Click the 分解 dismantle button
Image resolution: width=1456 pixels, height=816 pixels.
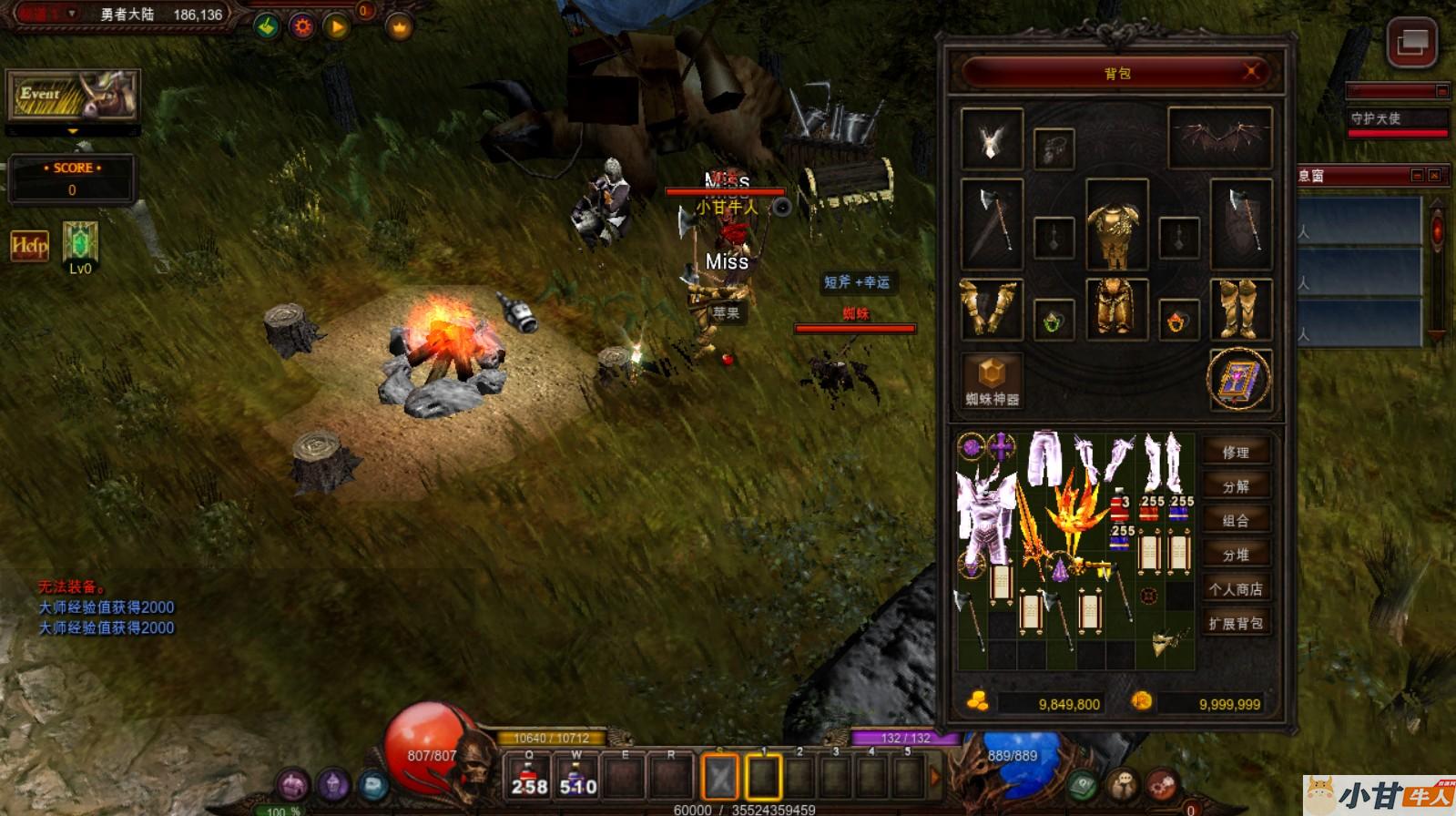[x=1236, y=486]
